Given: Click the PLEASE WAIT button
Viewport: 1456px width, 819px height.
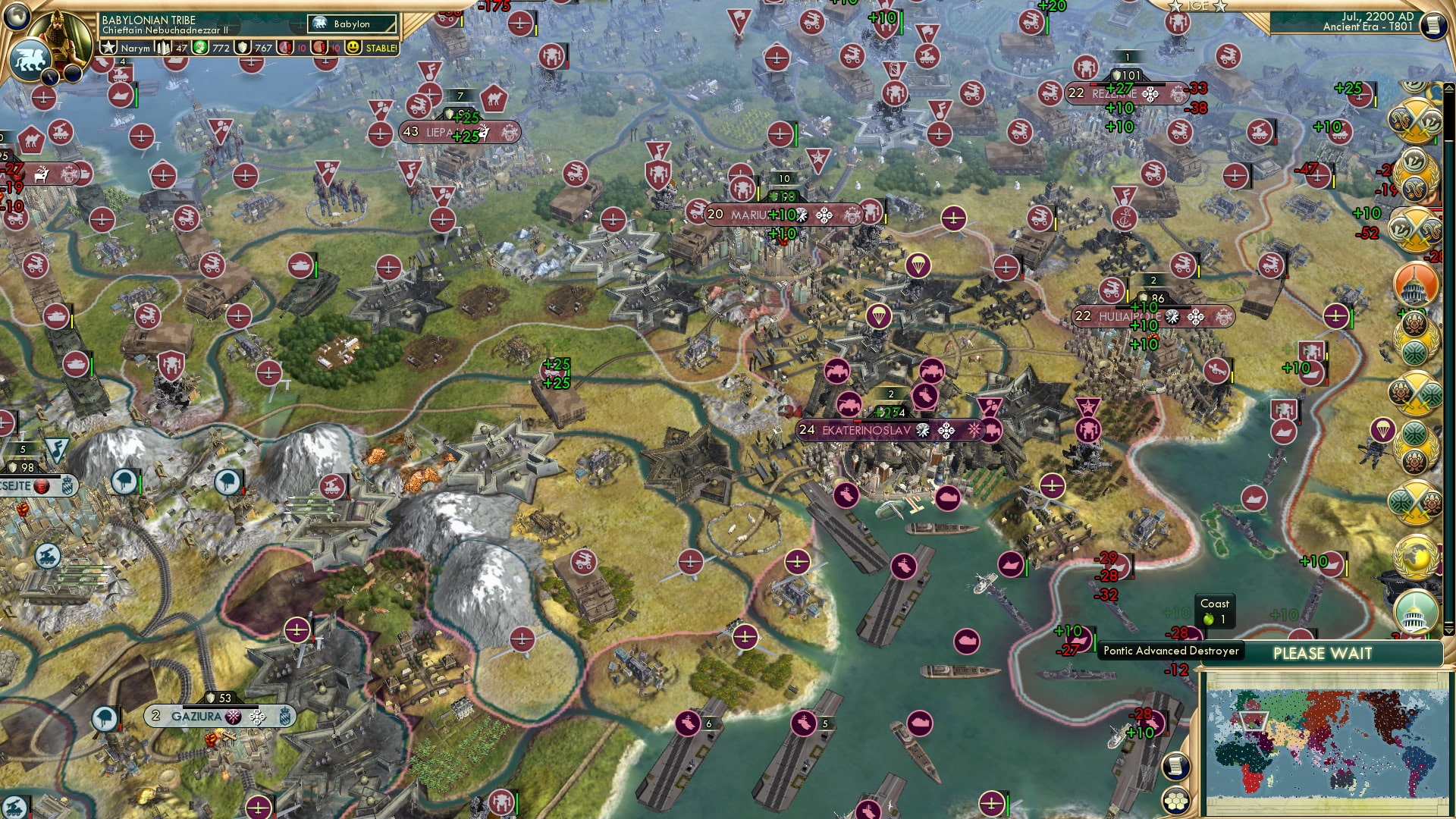Looking at the screenshot, I should [1323, 652].
